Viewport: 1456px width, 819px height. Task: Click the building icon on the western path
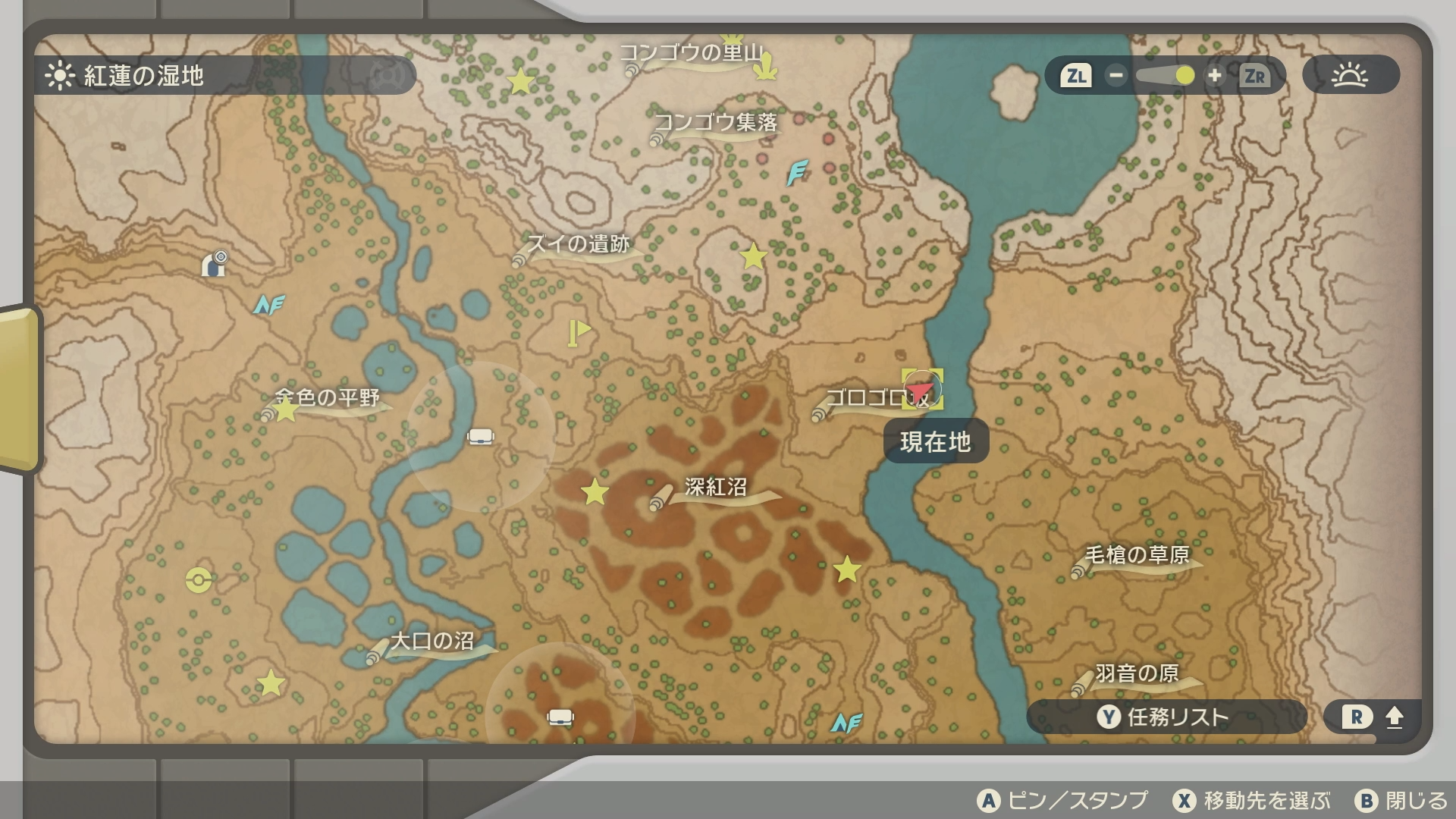215,264
